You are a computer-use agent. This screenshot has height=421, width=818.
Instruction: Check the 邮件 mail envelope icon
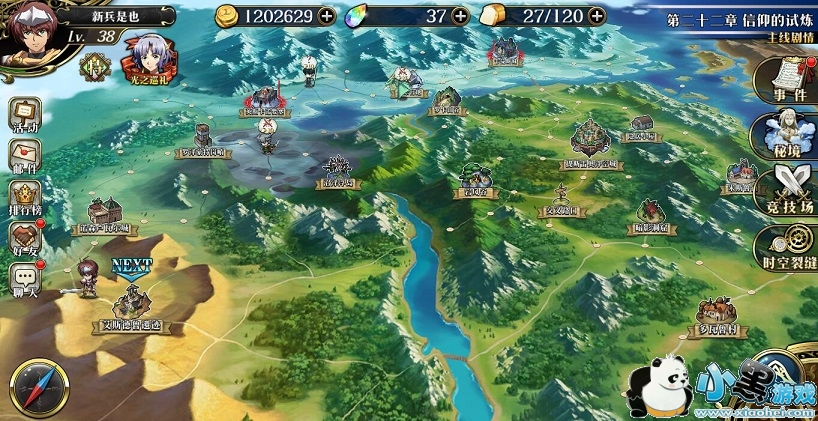click(x=25, y=155)
